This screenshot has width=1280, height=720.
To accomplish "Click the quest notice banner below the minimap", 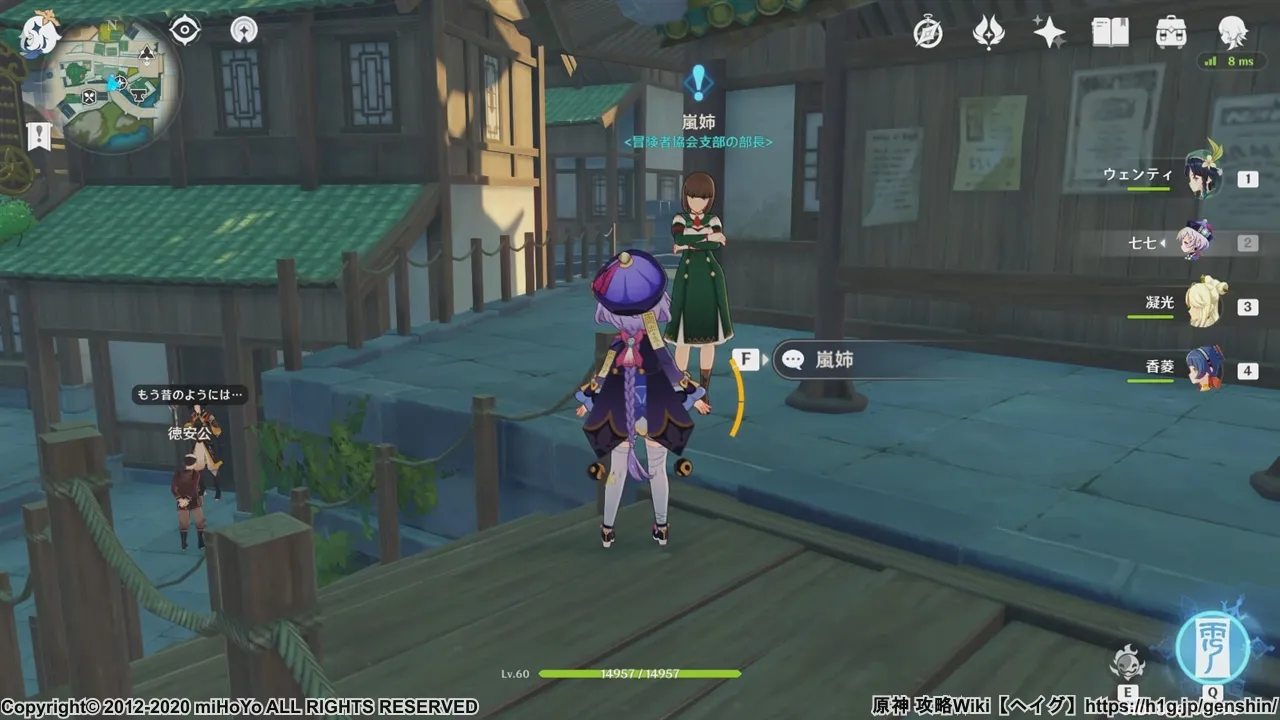I will tap(40, 137).
